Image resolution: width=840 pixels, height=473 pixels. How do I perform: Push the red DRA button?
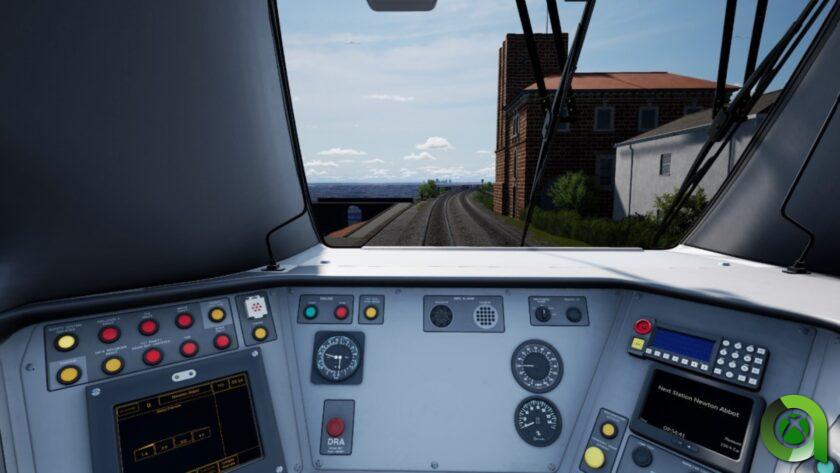click(x=335, y=426)
